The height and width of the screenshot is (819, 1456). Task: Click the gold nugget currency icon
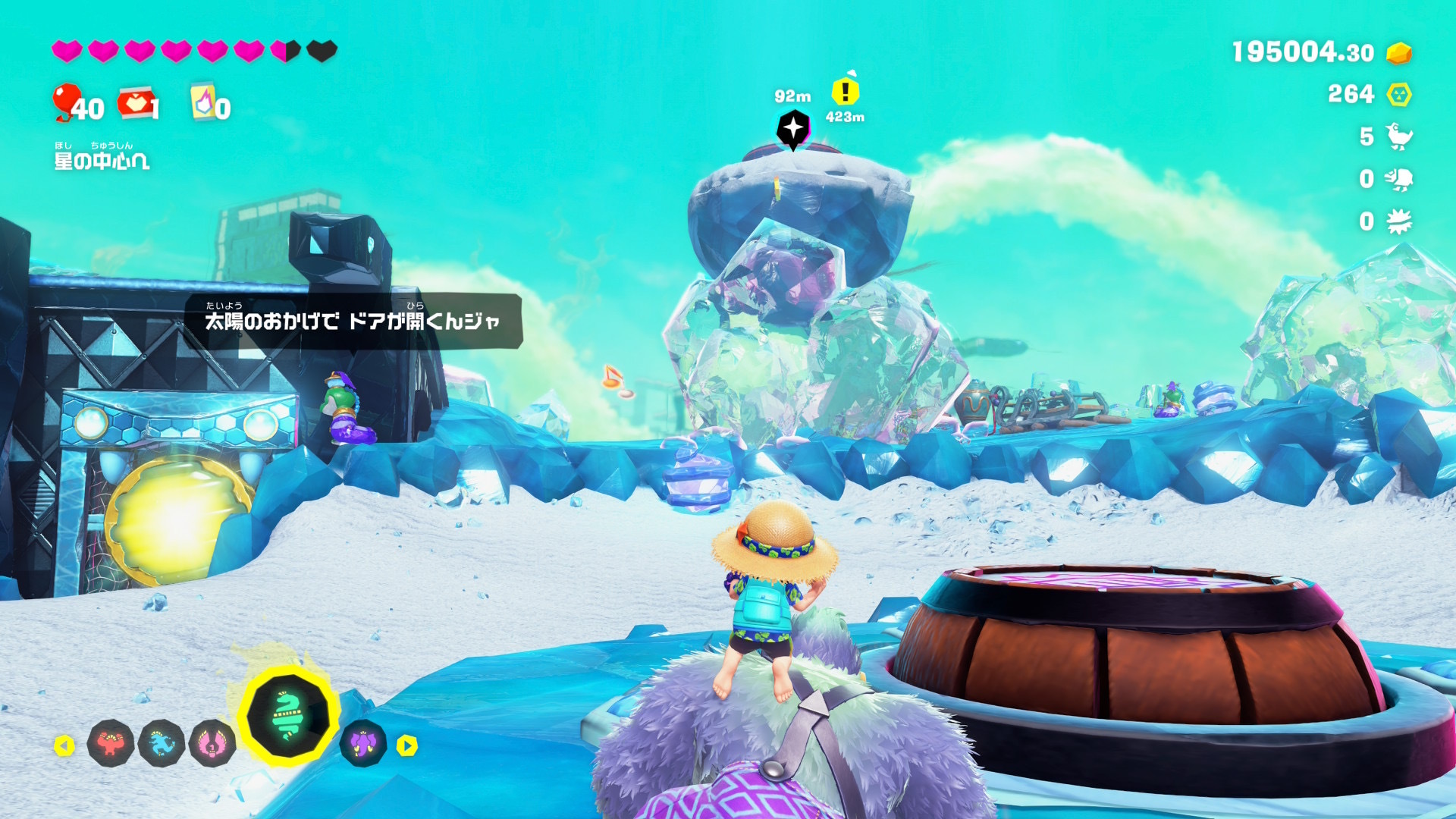pyautogui.click(x=1399, y=53)
